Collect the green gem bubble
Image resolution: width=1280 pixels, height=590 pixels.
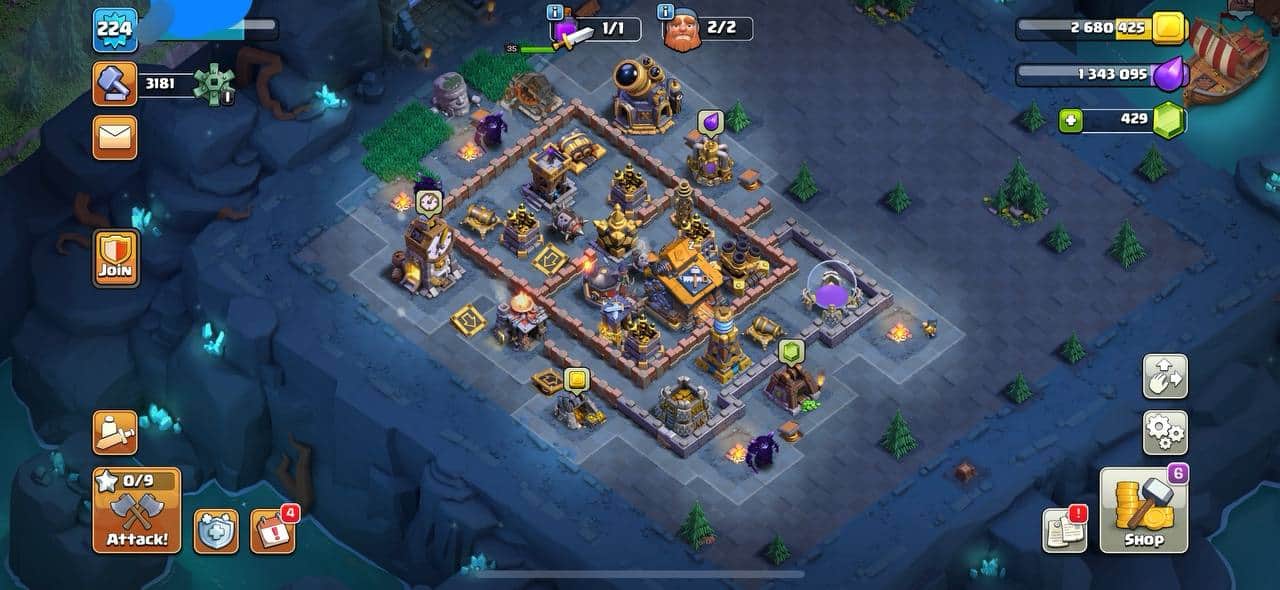(791, 351)
